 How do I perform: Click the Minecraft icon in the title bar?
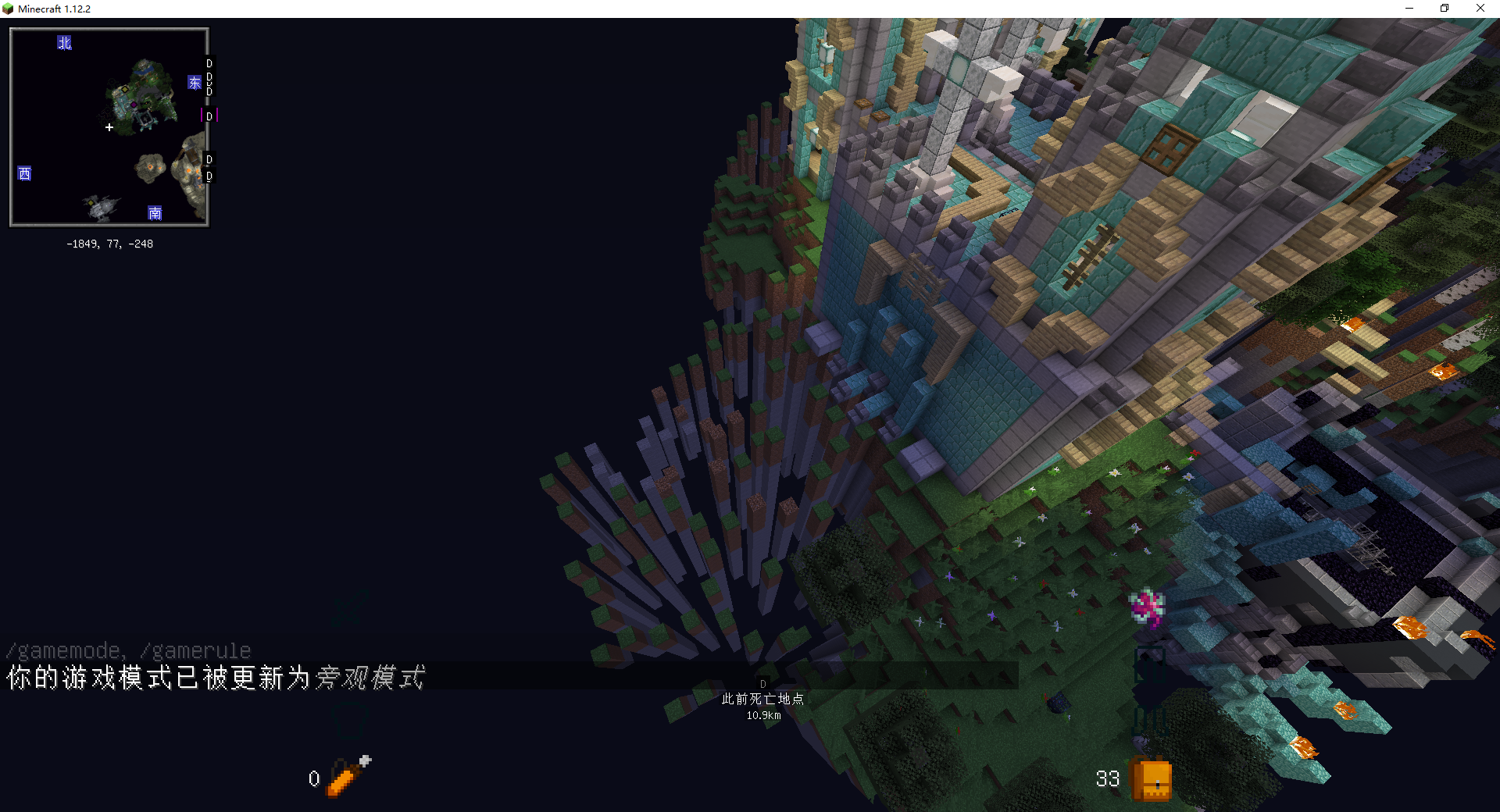point(6,9)
